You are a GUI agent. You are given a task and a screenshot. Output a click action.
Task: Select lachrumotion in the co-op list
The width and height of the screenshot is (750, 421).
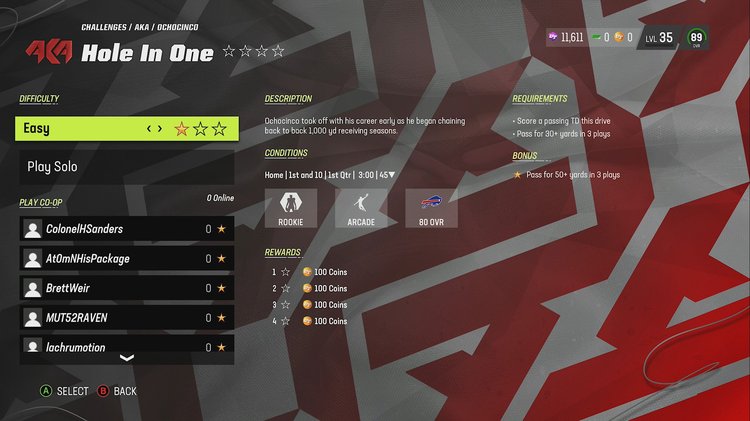click(127, 346)
